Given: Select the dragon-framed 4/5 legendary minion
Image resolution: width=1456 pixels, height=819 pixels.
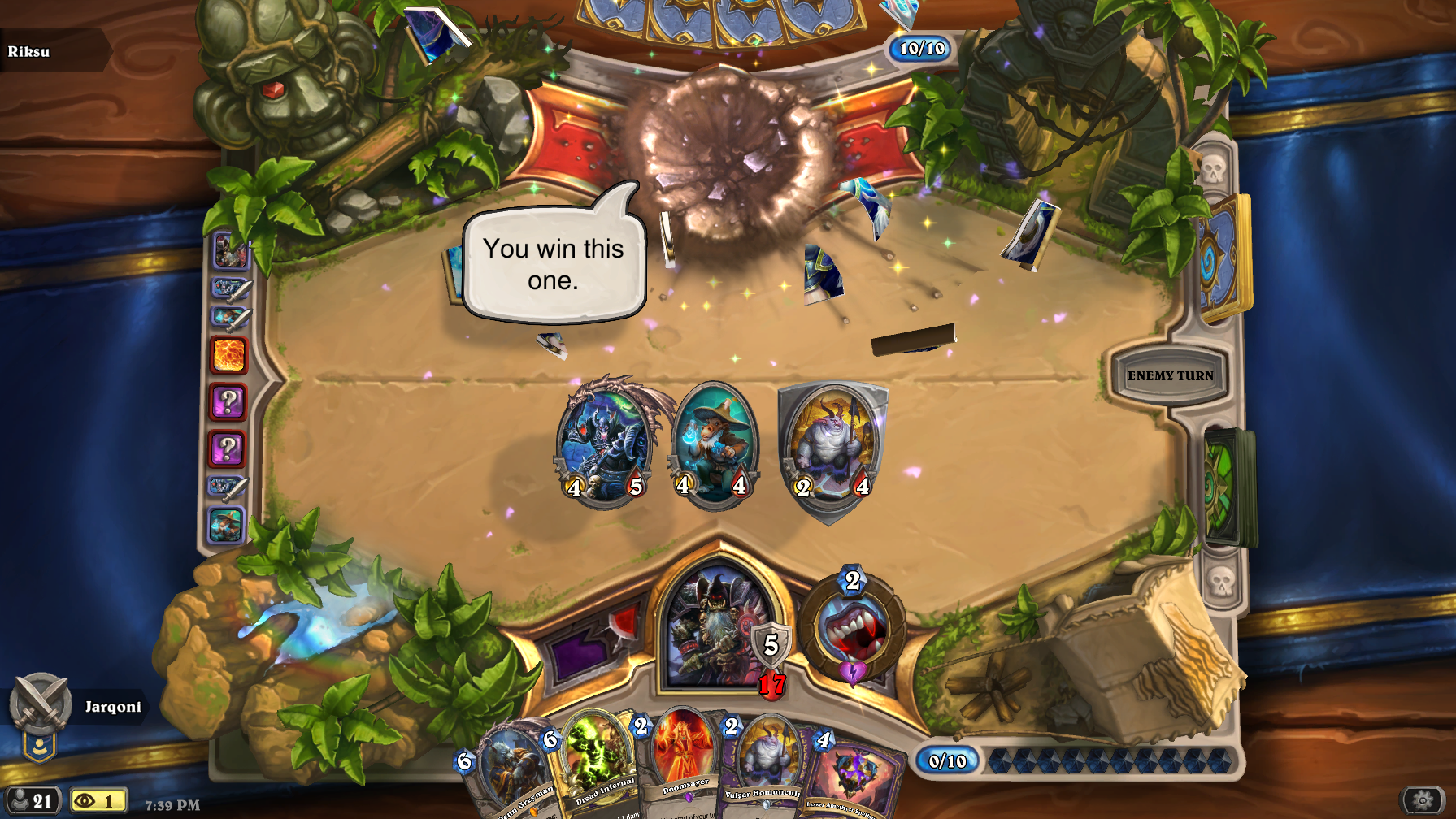Looking at the screenshot, I should click(x=606, y=443).
